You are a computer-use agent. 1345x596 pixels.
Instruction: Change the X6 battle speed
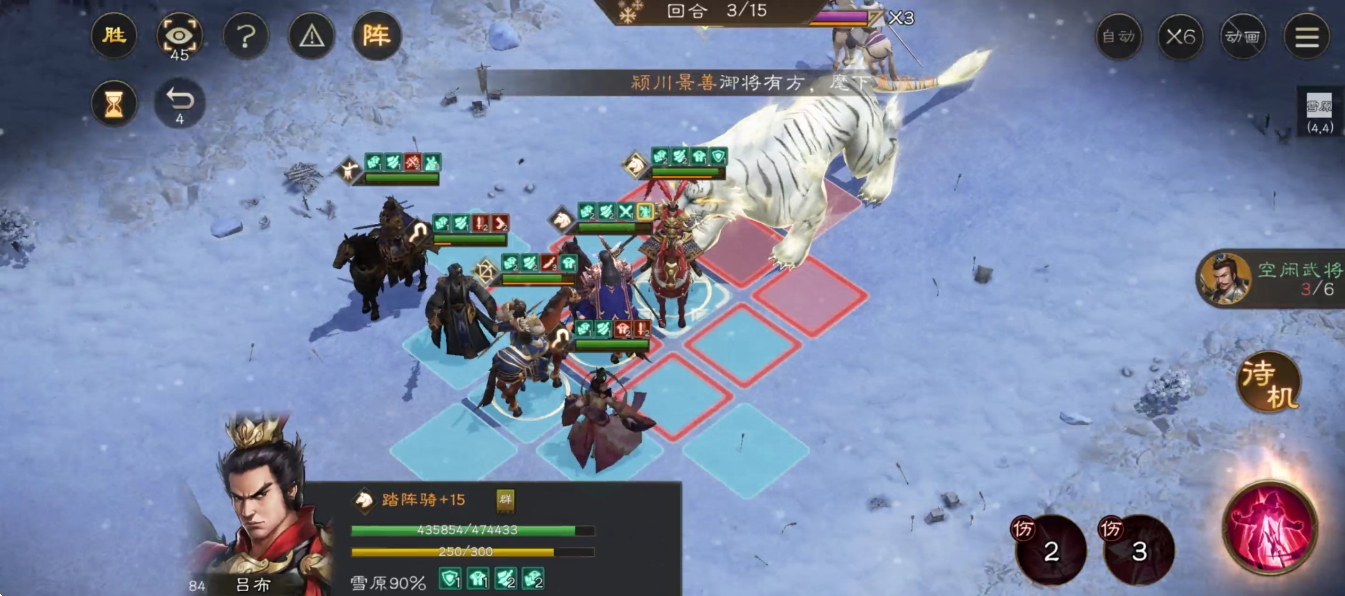pyautogui.click(x=1180, y=37)
